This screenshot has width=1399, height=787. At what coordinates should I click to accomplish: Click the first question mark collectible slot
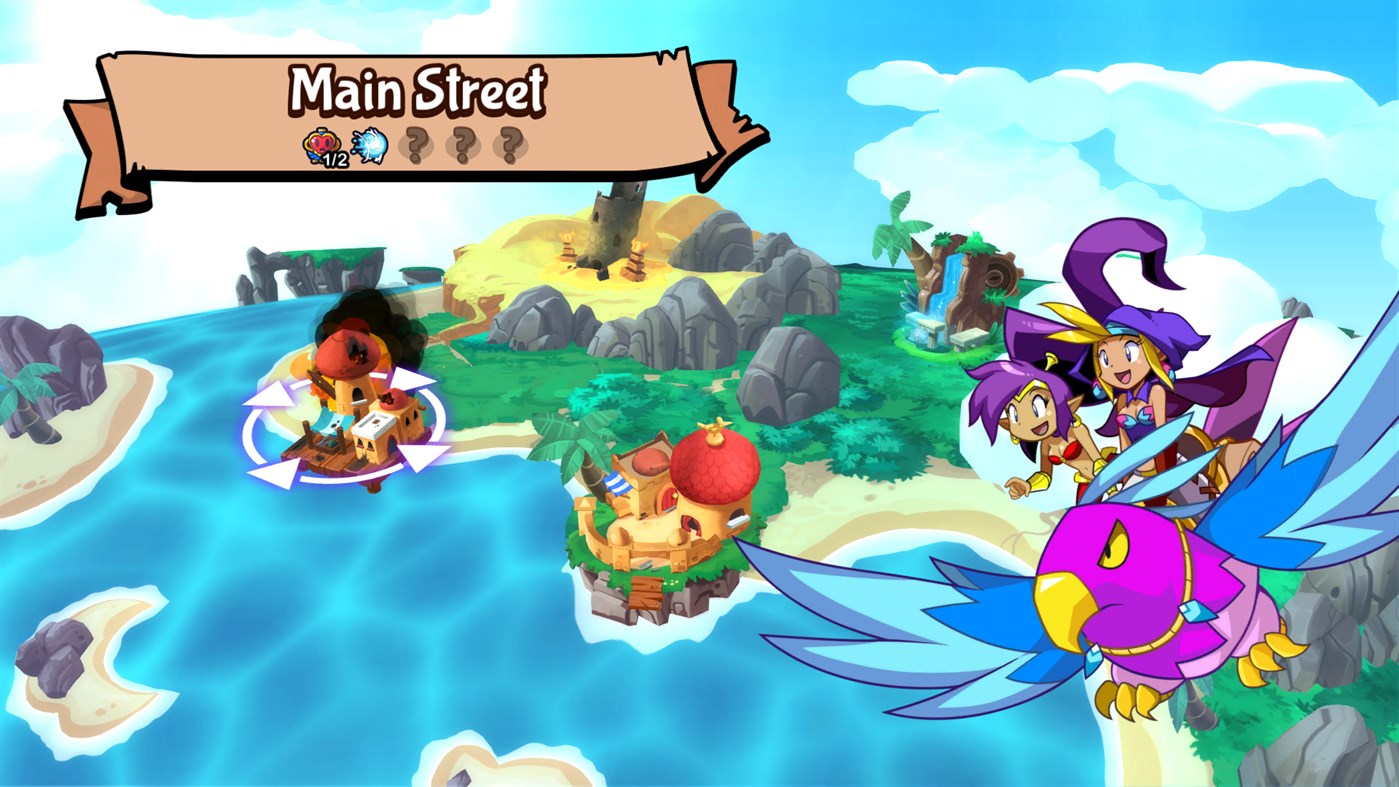[416, 146]
